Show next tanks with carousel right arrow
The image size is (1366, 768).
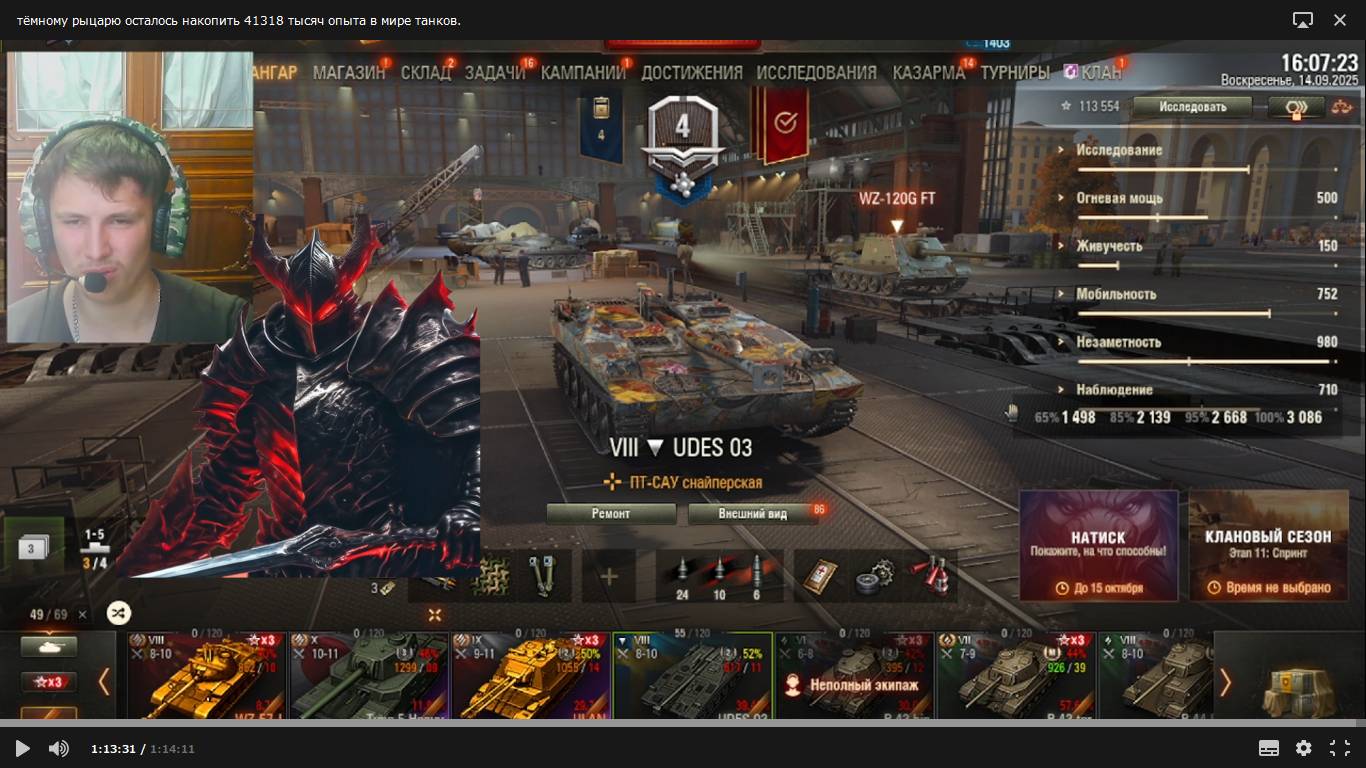click(1225, 682)
